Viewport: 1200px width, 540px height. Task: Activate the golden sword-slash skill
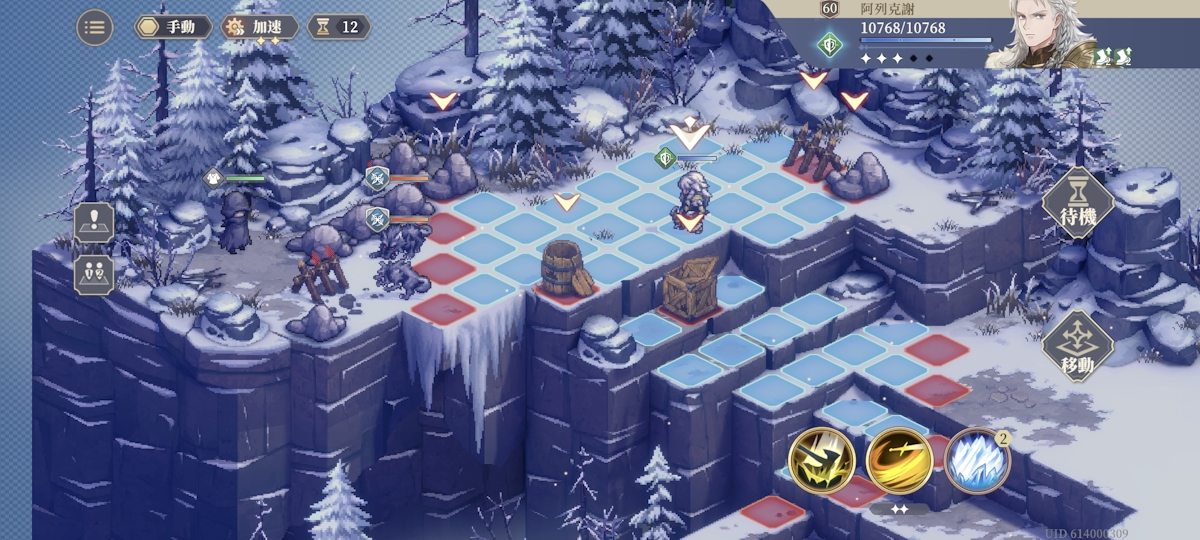[899, 461]
